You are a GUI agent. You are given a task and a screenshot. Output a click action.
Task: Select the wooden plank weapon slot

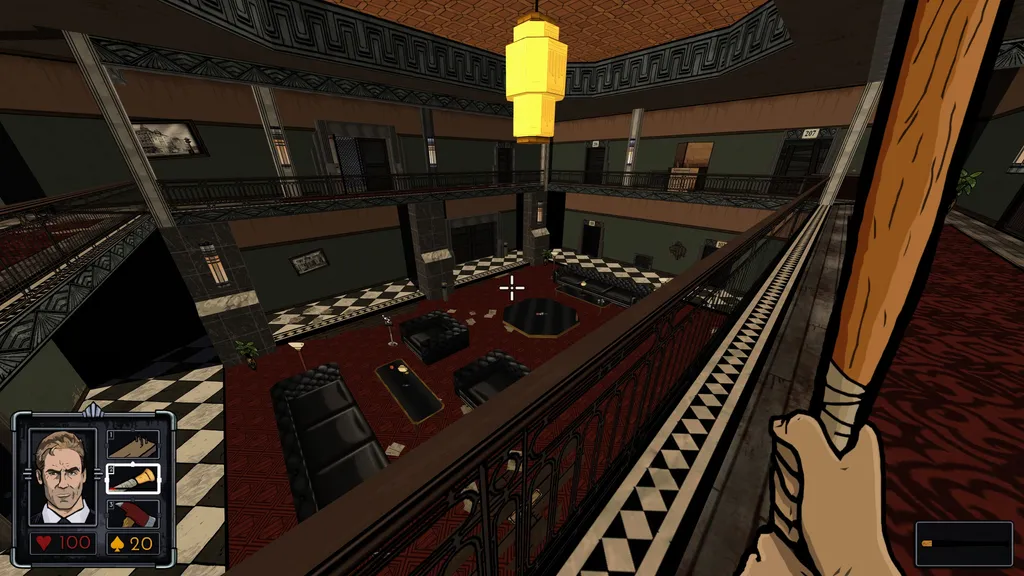pos(132,443)
